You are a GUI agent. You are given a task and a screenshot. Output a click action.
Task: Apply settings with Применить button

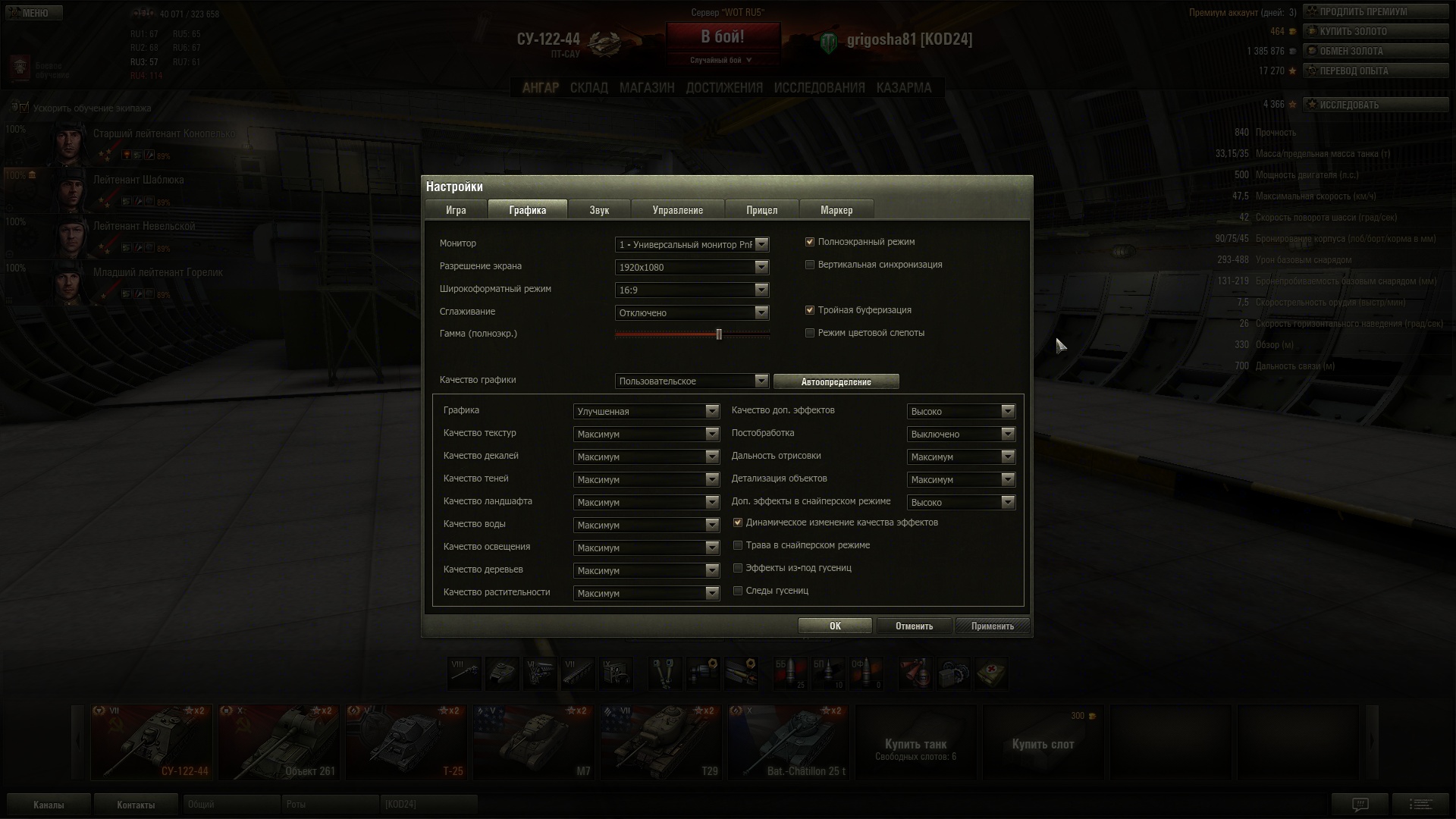click(x=992, y=626)
